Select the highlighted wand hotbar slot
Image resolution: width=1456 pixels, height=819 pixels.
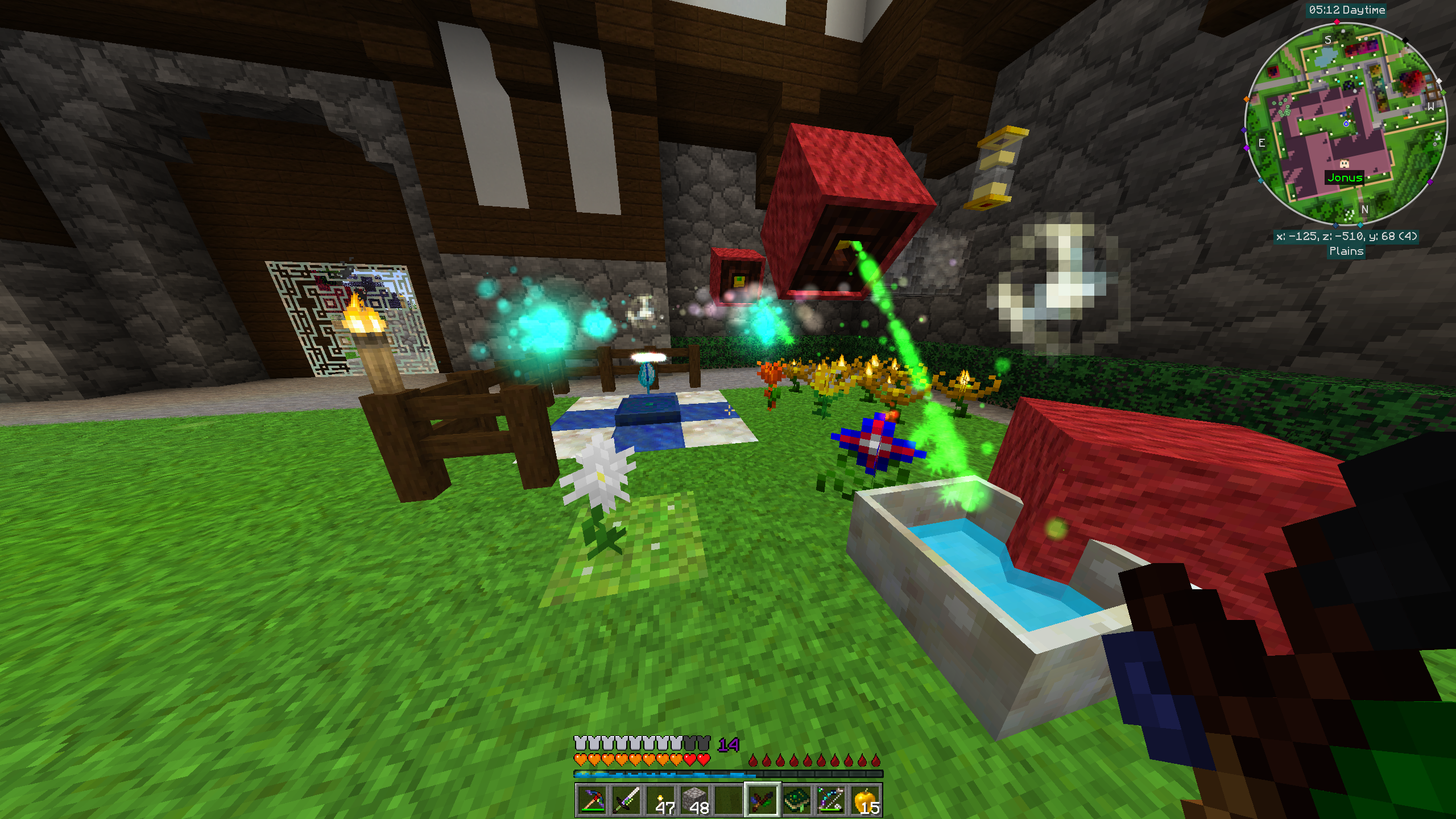coord(762,800)
